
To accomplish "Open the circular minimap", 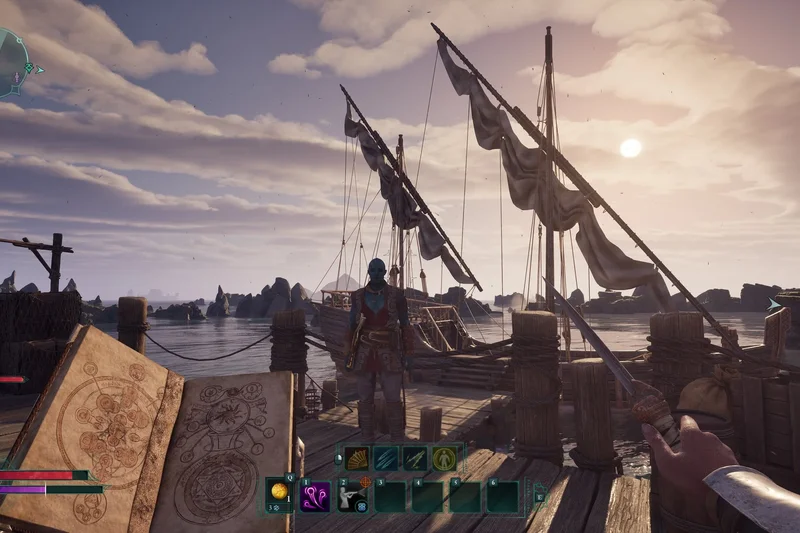I will pyautogui.click(x=10, y=62).
